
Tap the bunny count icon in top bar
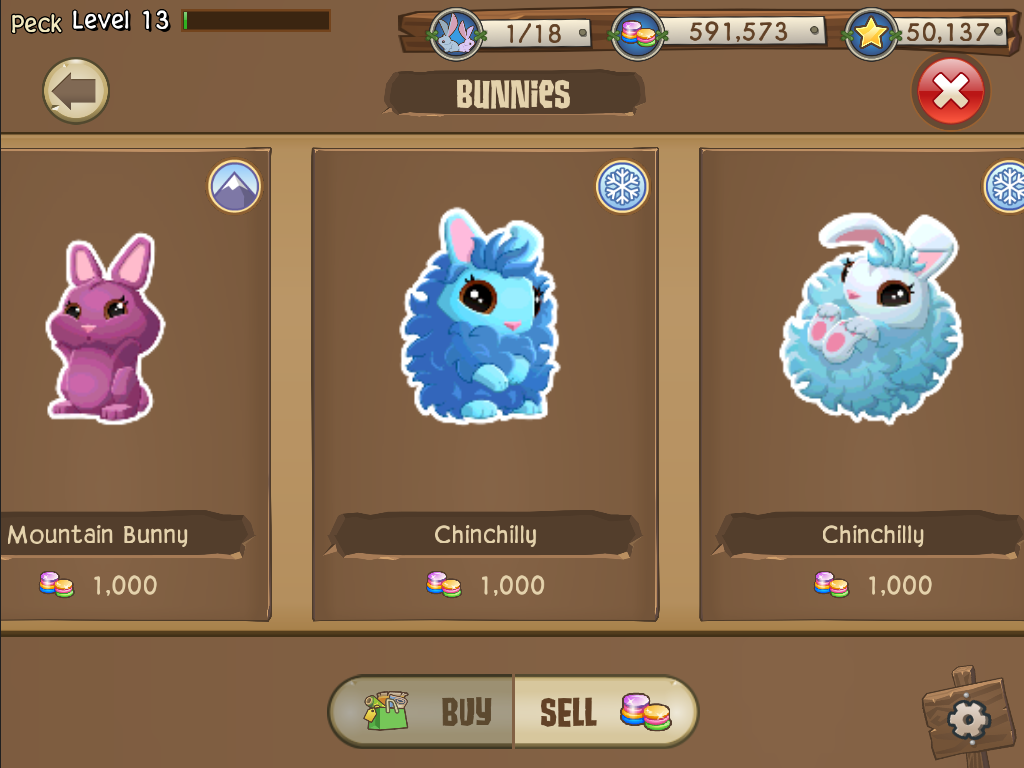[456, 34]
